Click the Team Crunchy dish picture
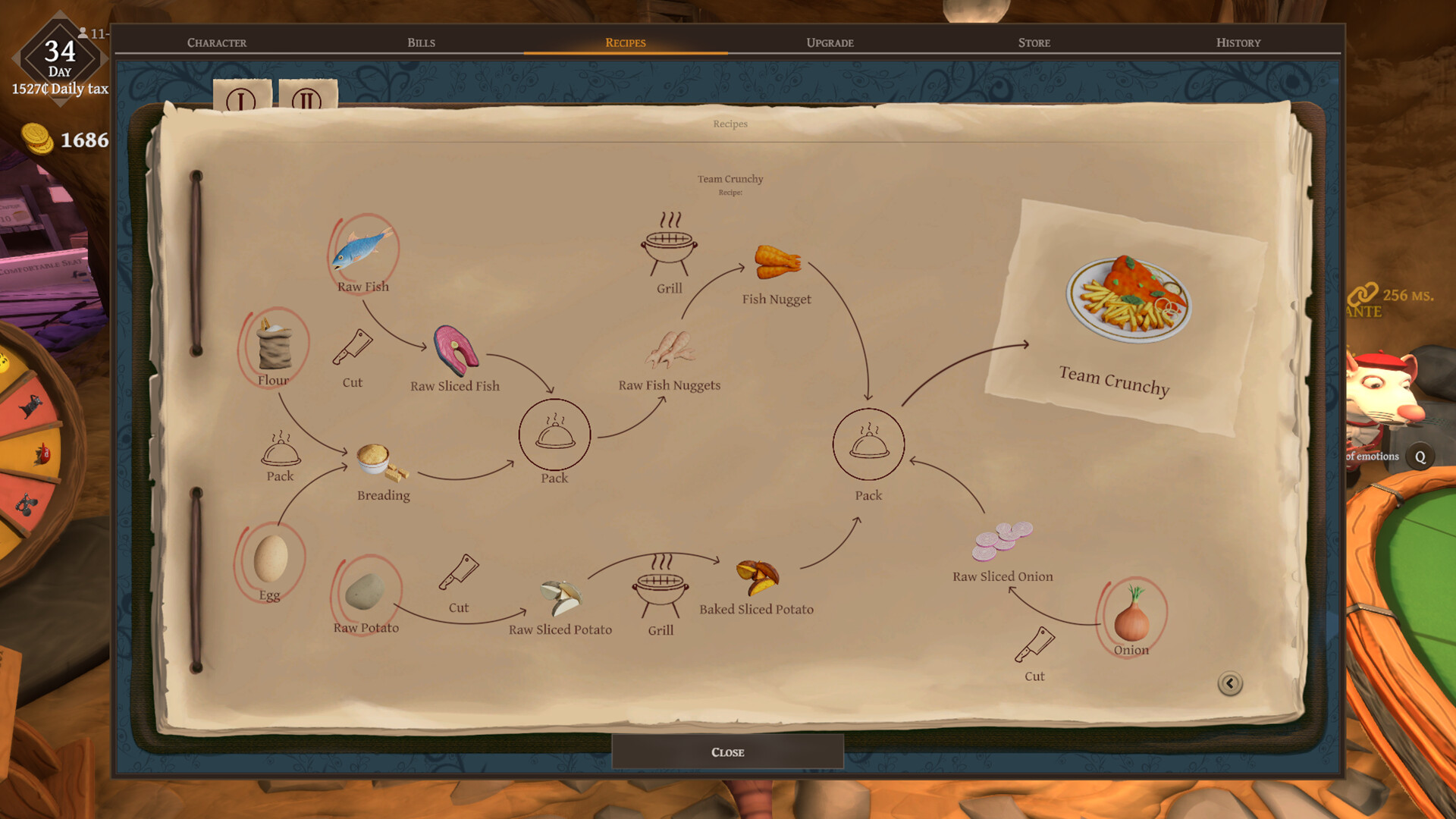 1128,298
